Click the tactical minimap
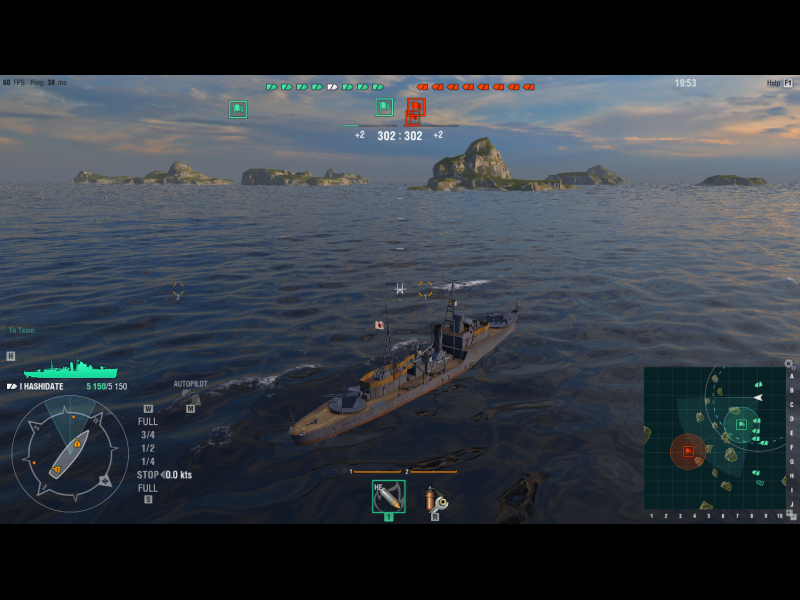 pyautogui.click(x=714, y=438)
